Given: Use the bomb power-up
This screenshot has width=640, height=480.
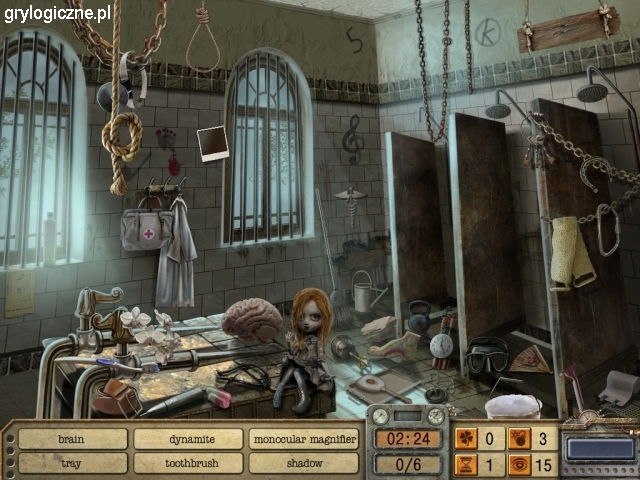Looking at the screenshot, I should [521, 438].
